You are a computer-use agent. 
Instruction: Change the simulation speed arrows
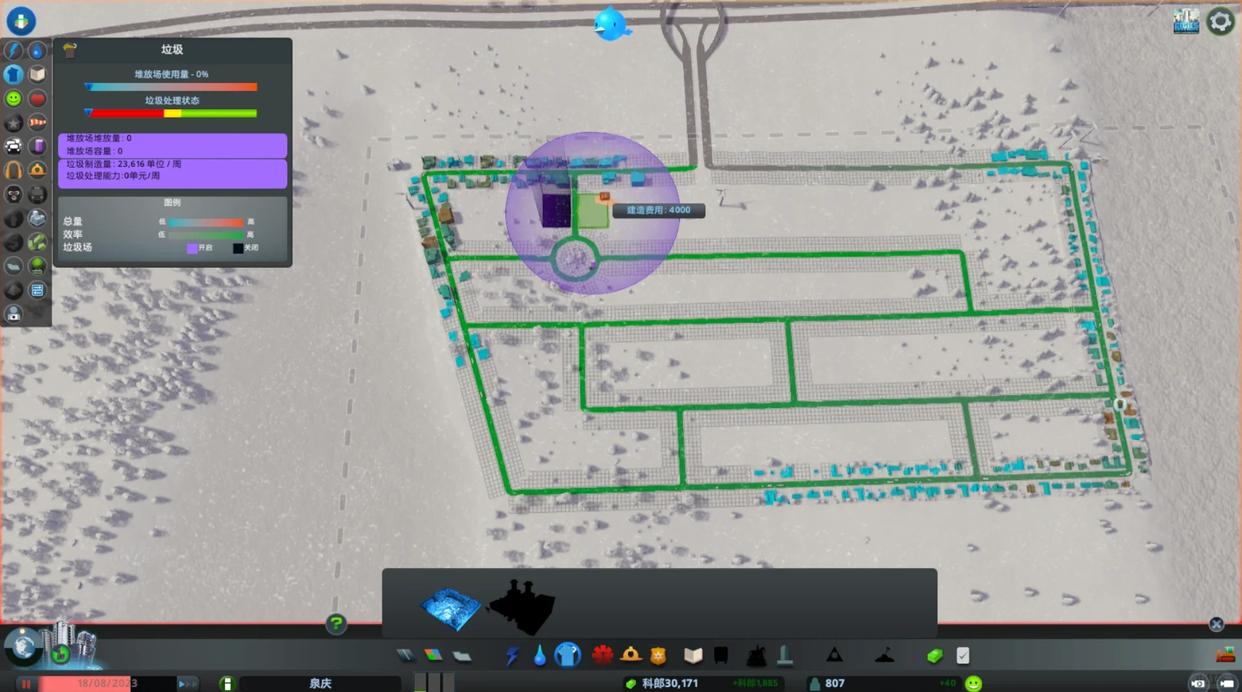point(187,684)
